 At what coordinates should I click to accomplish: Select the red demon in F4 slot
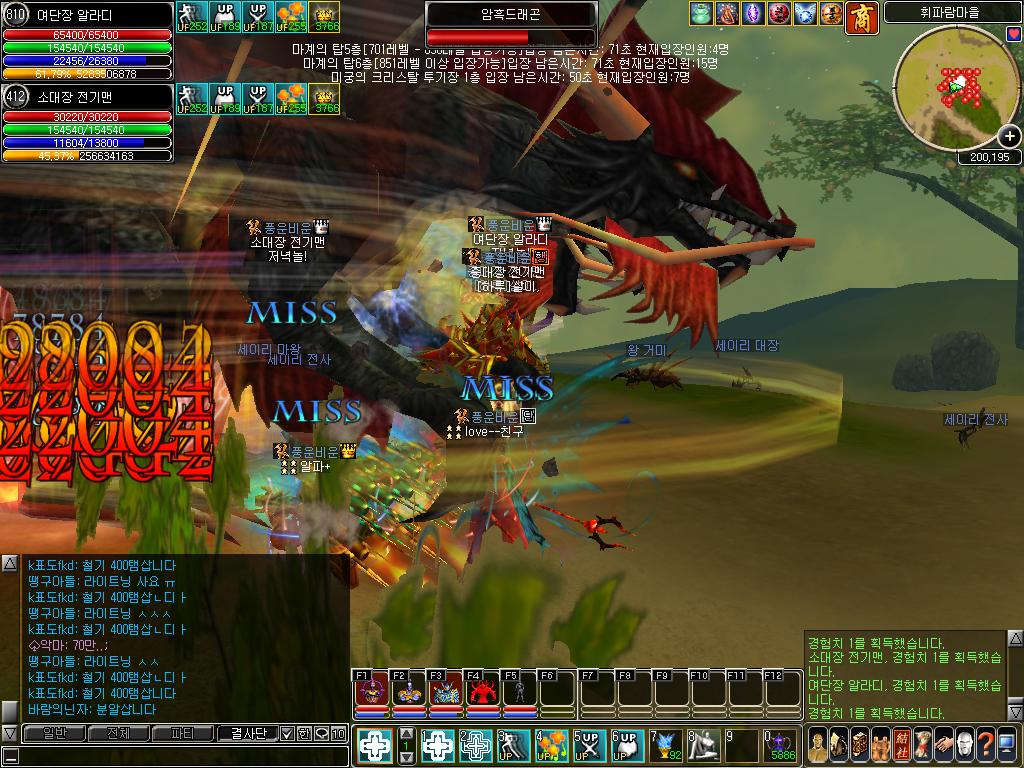click(x=483, y=690)
